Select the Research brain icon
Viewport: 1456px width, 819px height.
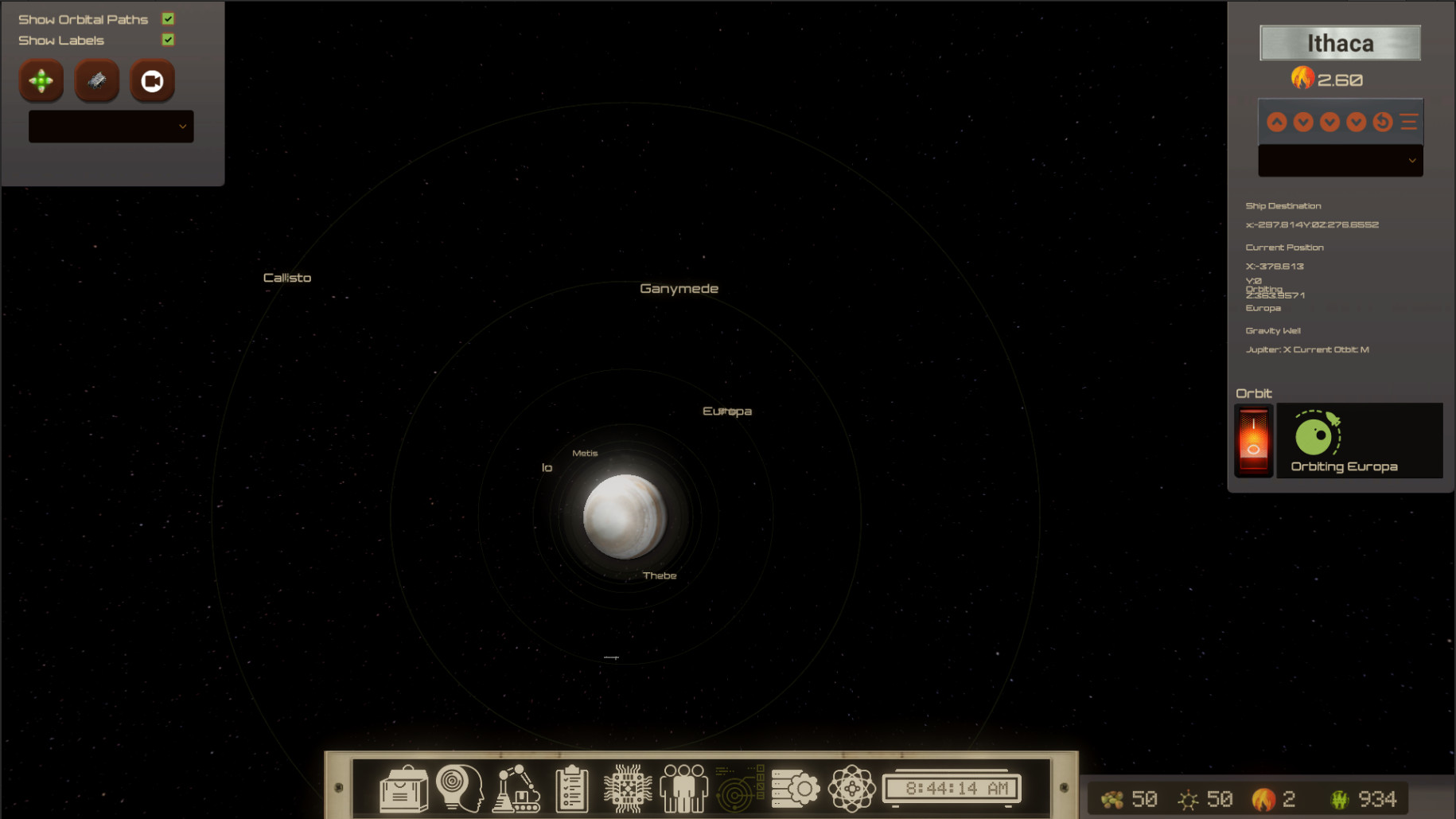461,787
